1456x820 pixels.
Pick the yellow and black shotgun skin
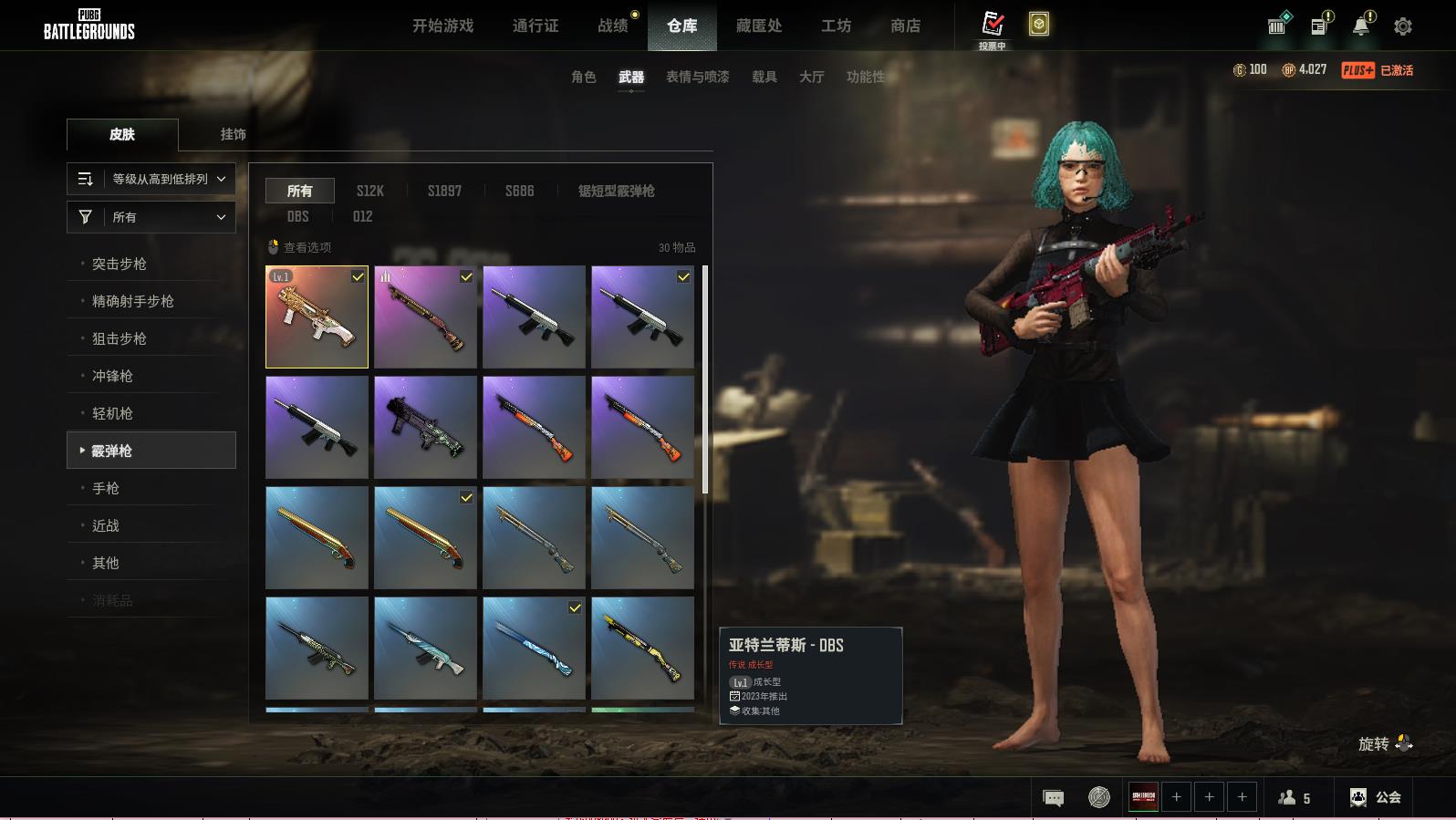coord(642,648)
